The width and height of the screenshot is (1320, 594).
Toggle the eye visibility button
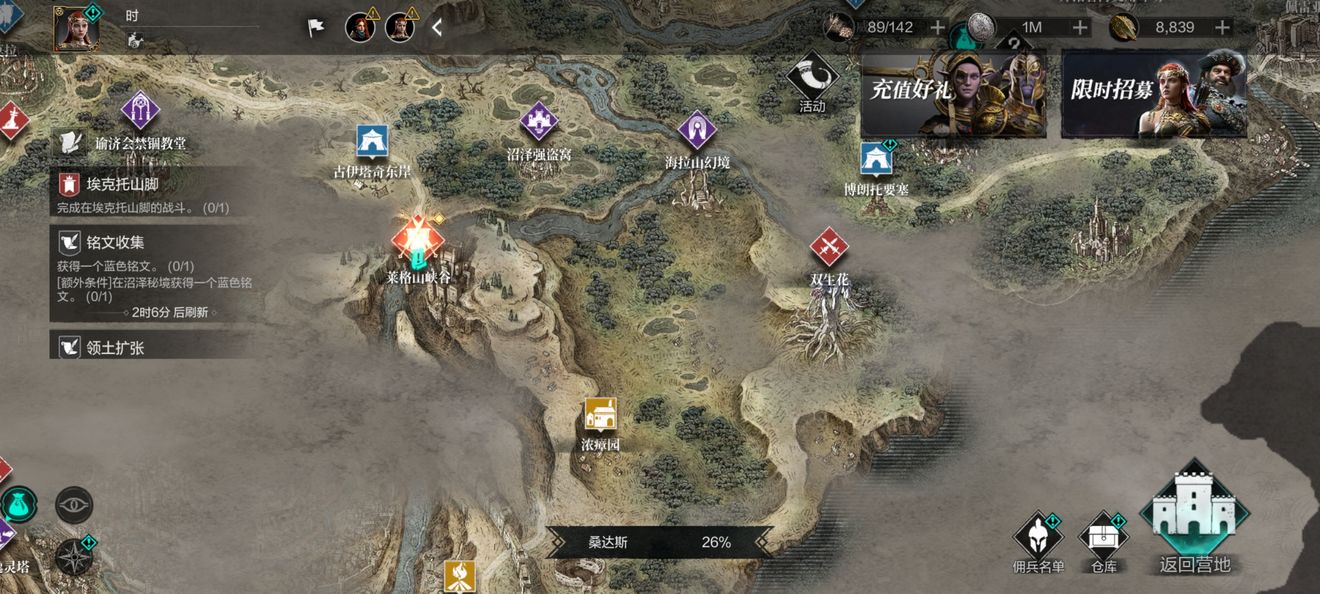74,505
